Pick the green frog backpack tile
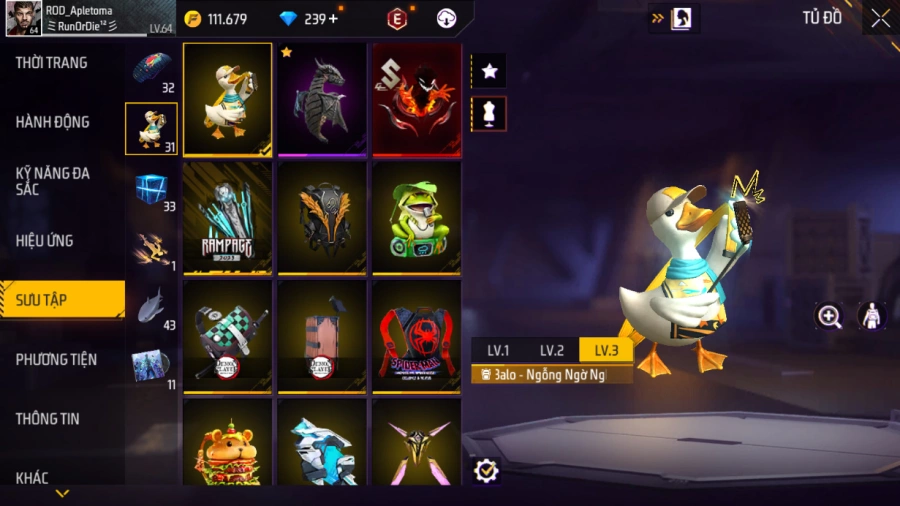Viewport: 900px width, 506px height. 416,217
